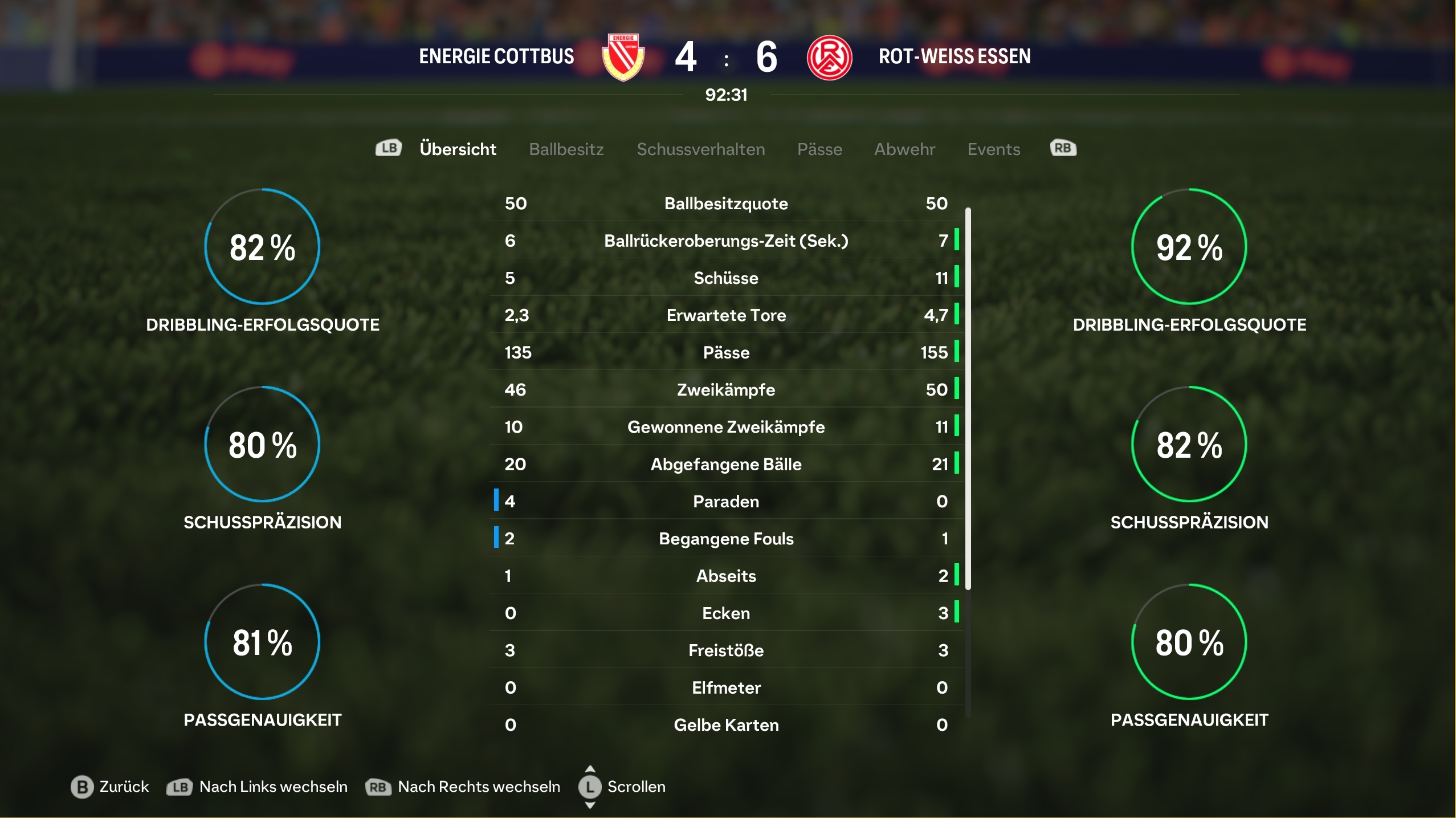Click the stats list vertical scrollbar
Viewport: 1456px width, 818px height.
[x=968, y=399]
